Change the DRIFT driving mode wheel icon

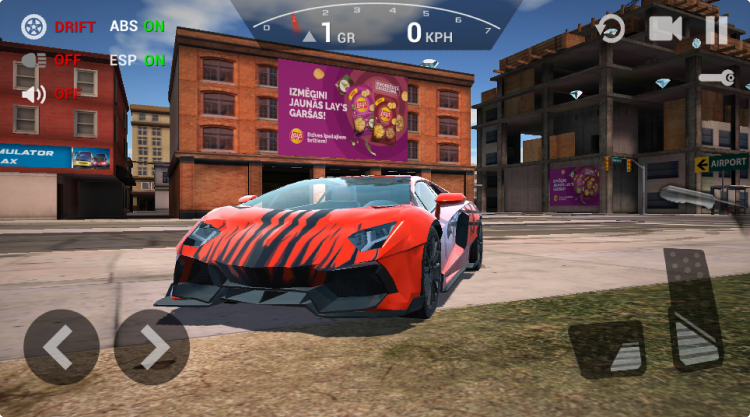tap(34, 27)
